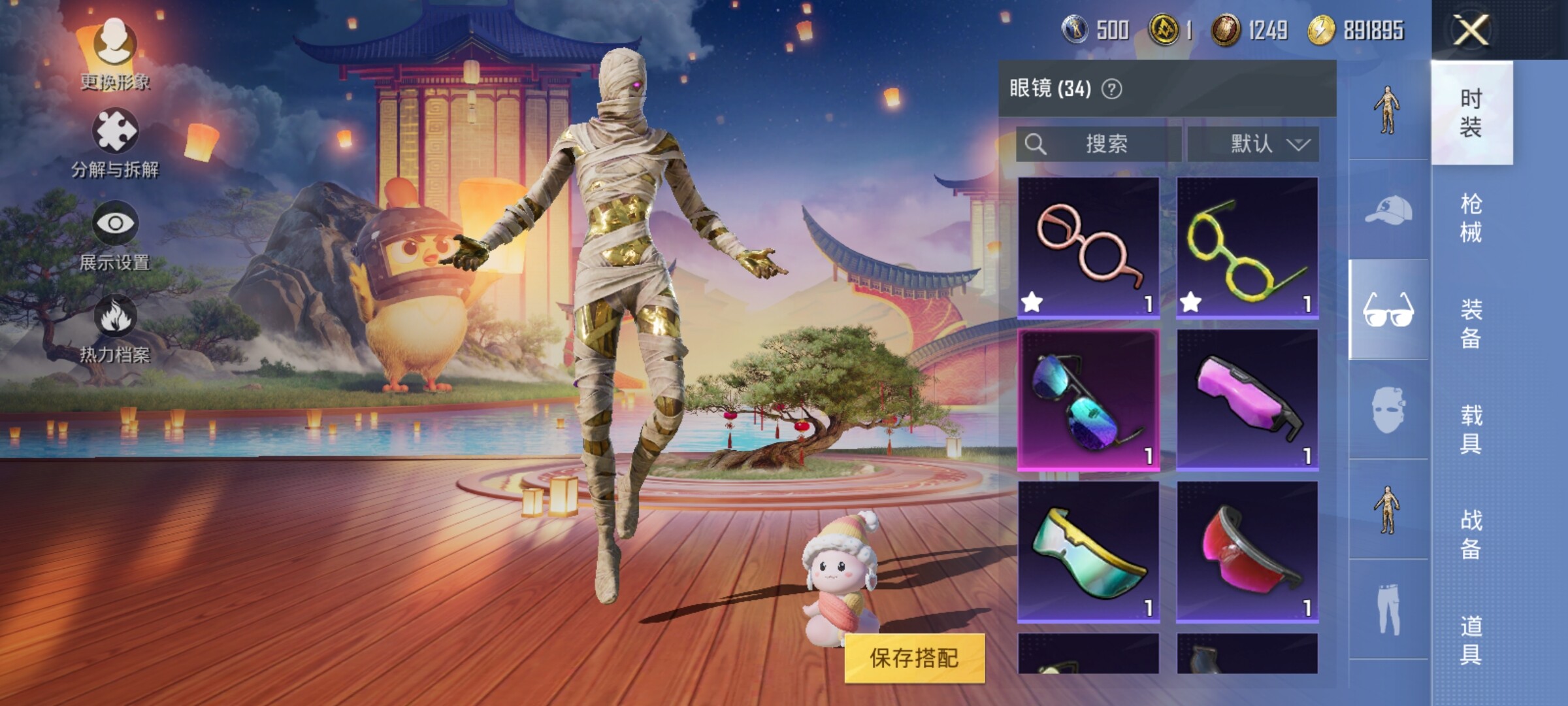The width and height of the screenshot is (1568, 706).
Task: Show help for 眼镜 question mark
Action: tap(1111, 89)
